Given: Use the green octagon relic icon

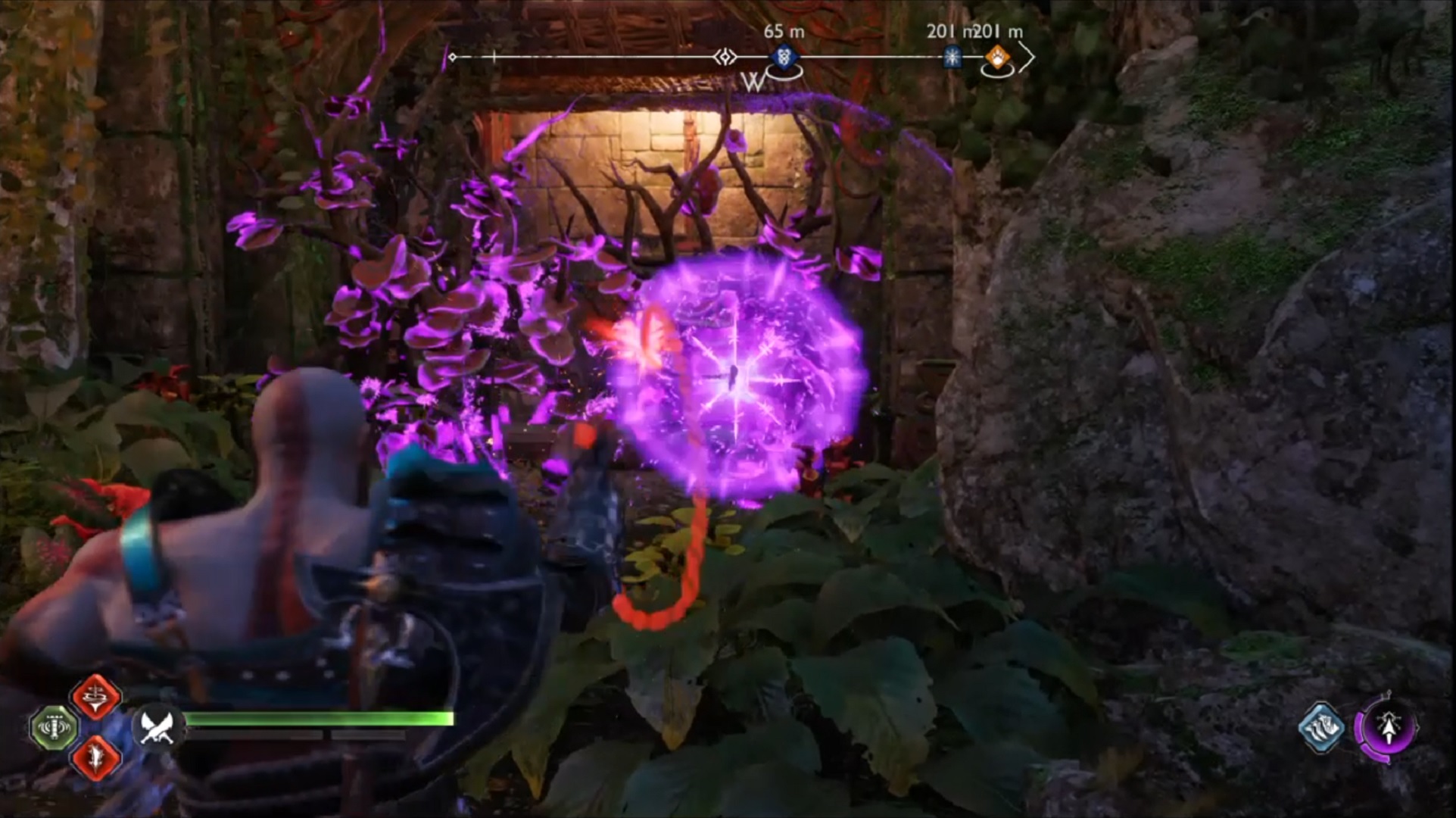Looking at the screenshot, I should click(55, 727).
